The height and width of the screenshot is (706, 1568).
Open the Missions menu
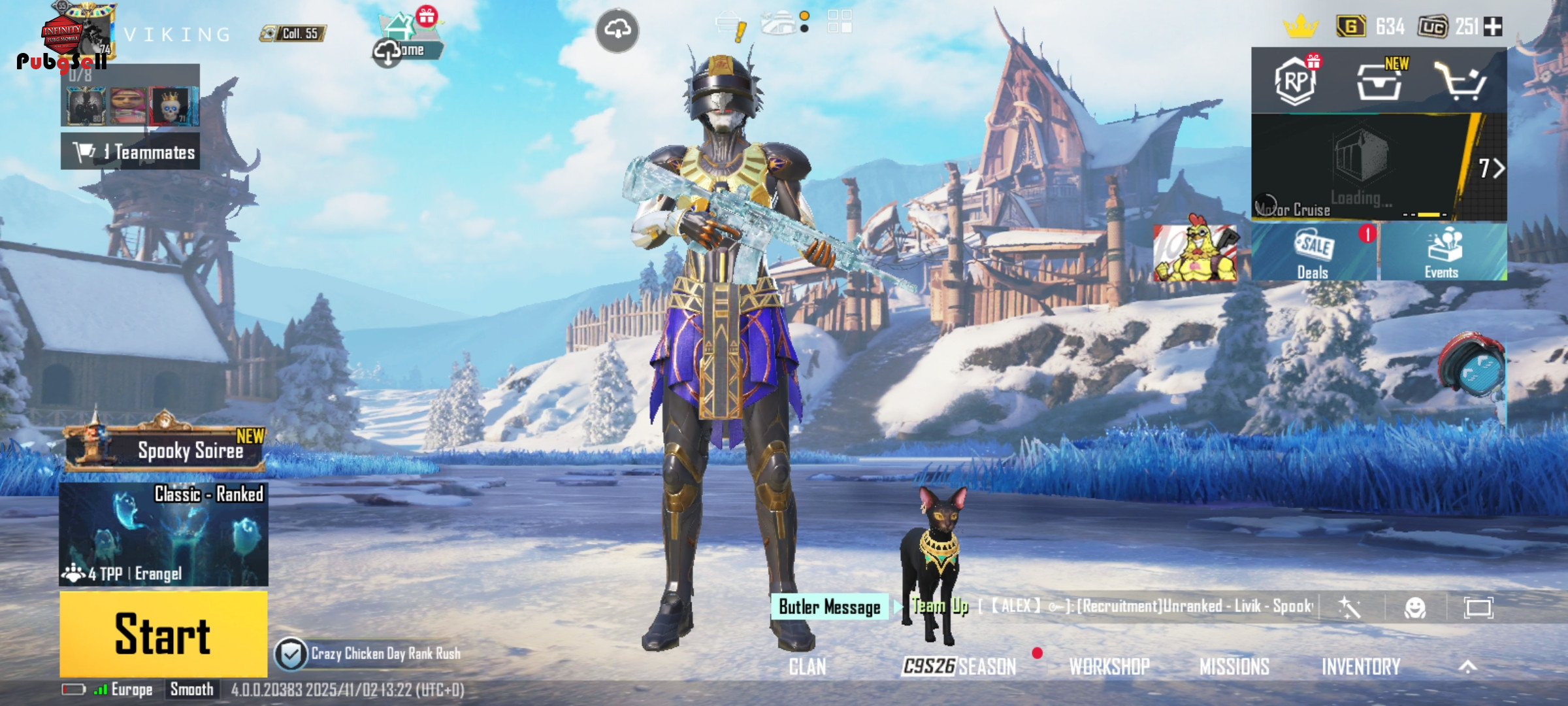pyautogui.click(x=1234, y=667)
